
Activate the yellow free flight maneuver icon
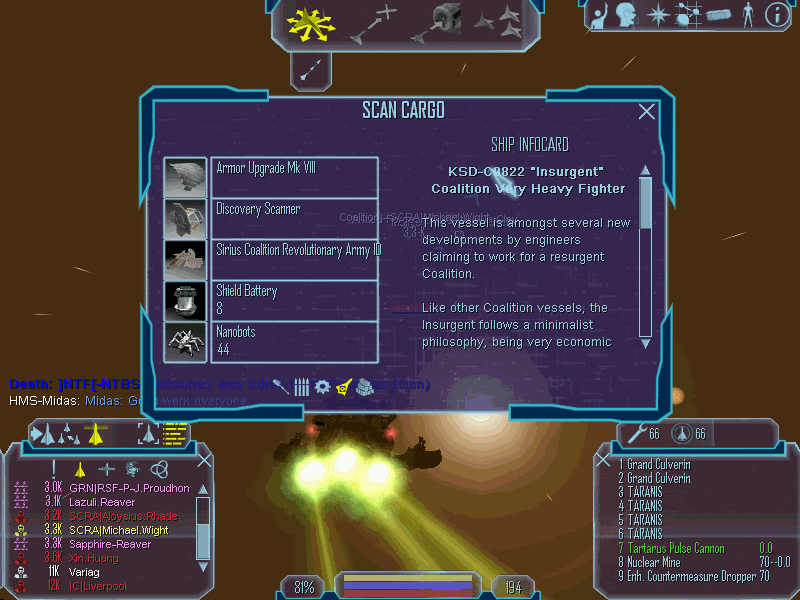click(303, 23)
